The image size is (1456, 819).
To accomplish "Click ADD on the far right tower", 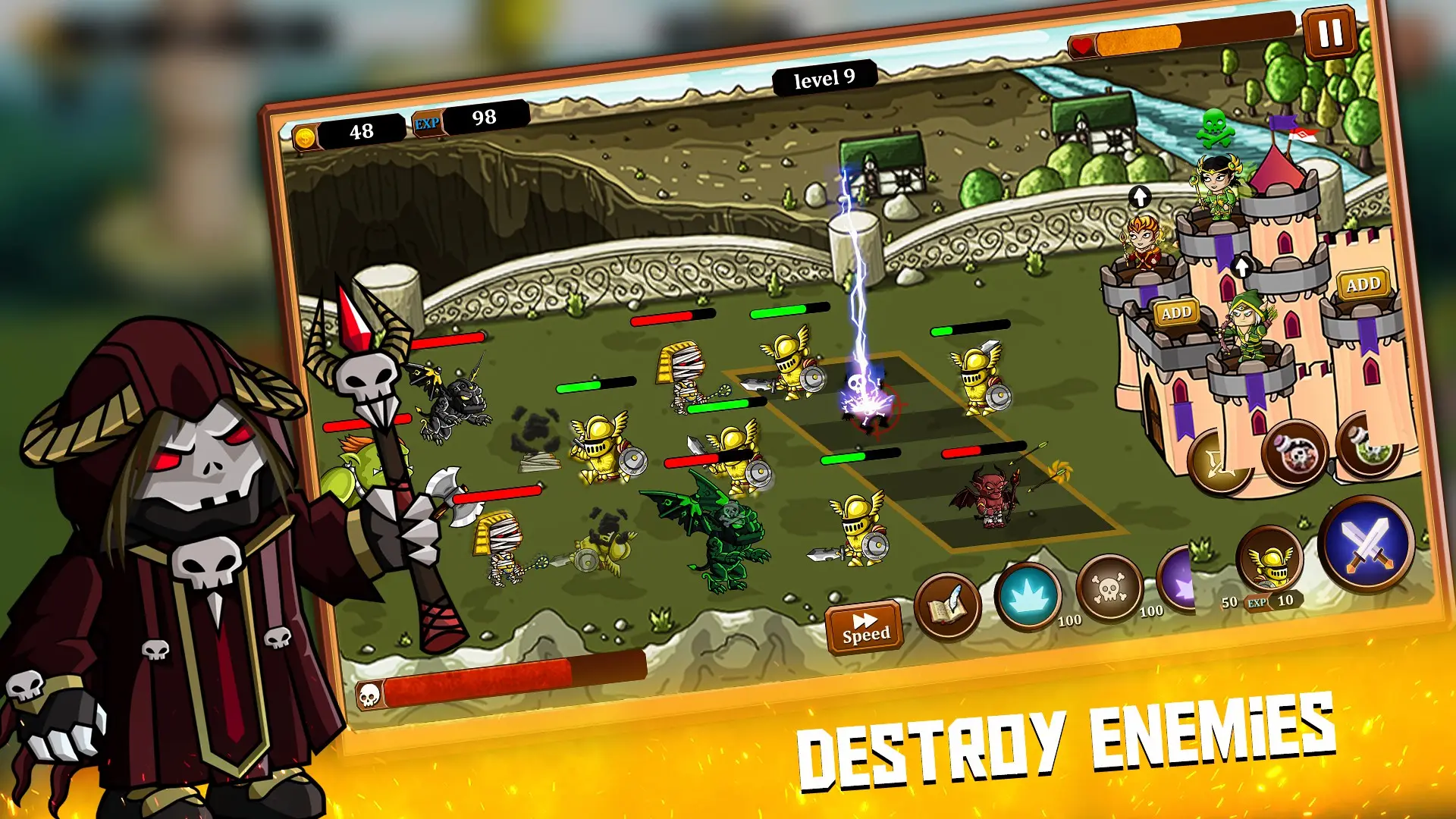I will click(x=1363, y=284).
